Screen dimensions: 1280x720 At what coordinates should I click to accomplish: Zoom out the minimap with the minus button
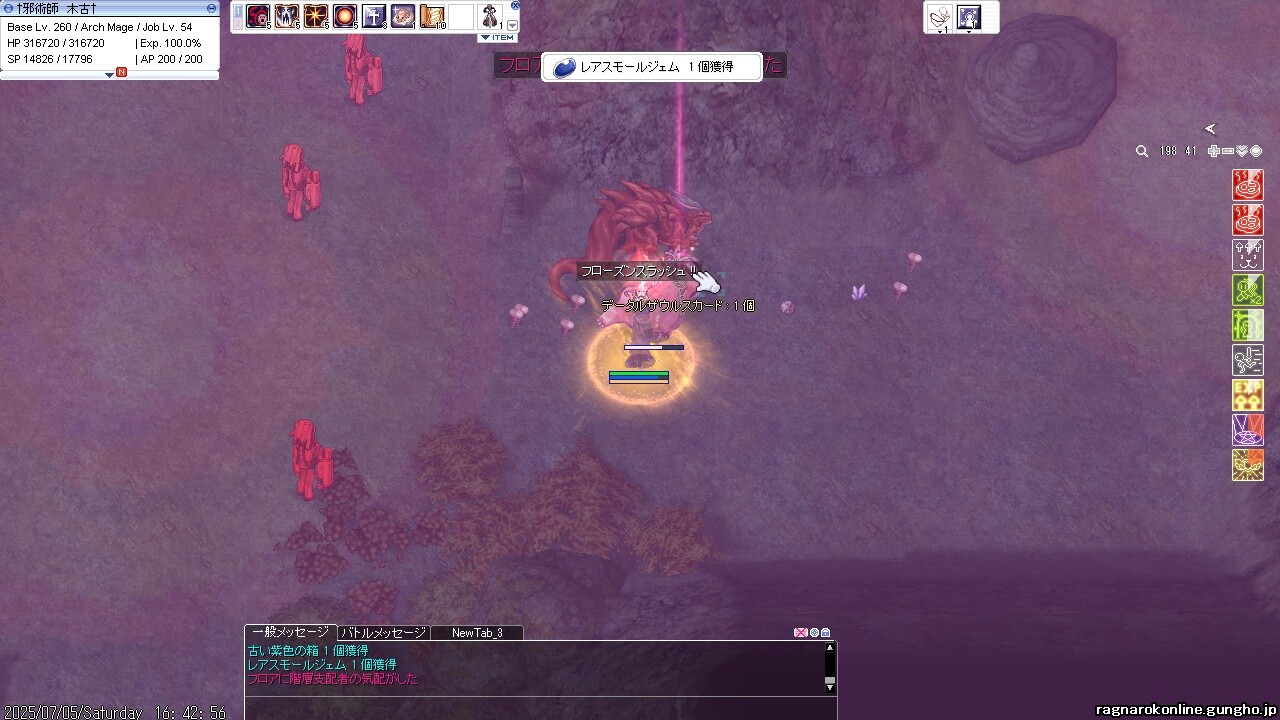pos(1228,151)
